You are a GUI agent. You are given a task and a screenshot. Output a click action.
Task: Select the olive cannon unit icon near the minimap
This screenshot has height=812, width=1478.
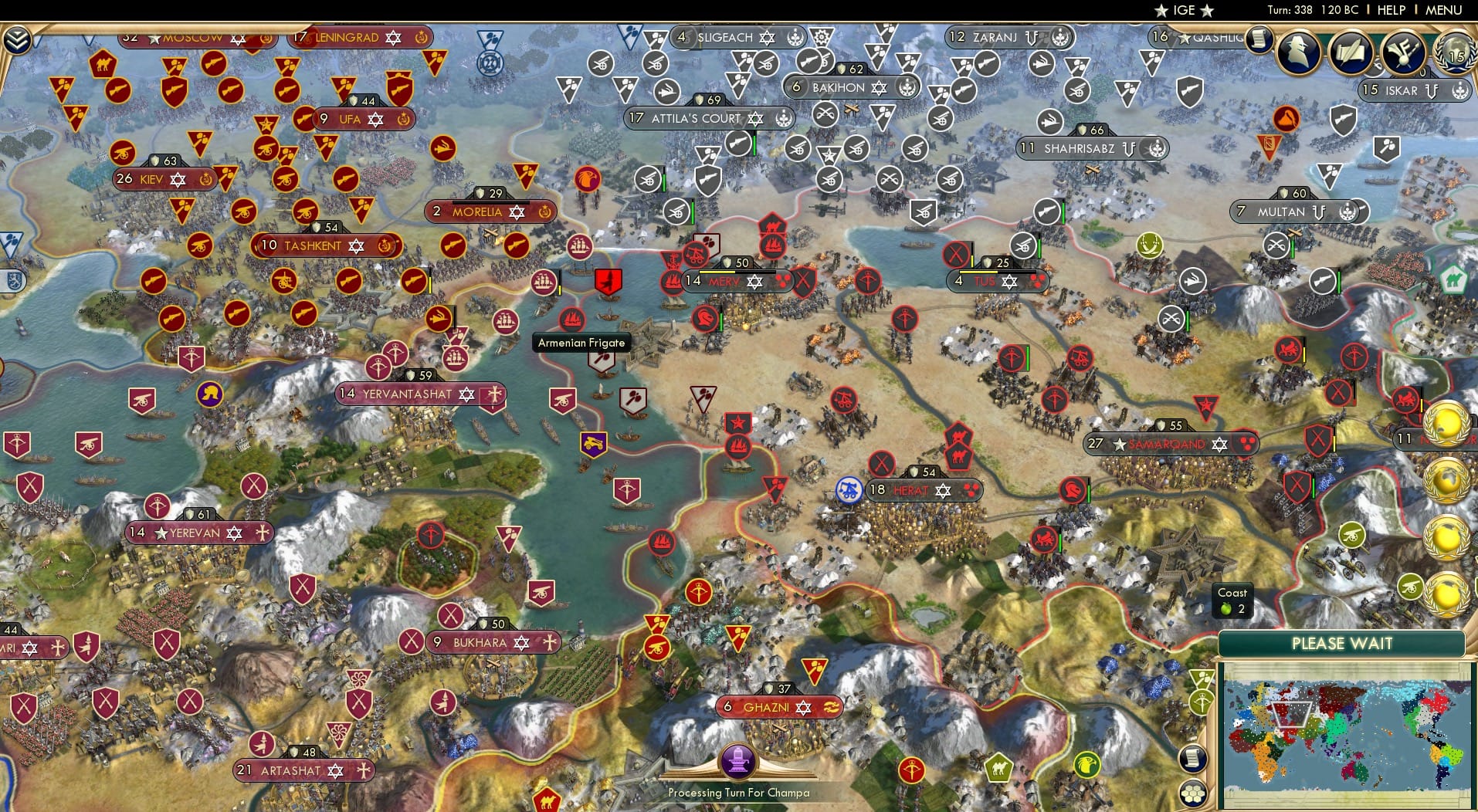(1352, 536)
